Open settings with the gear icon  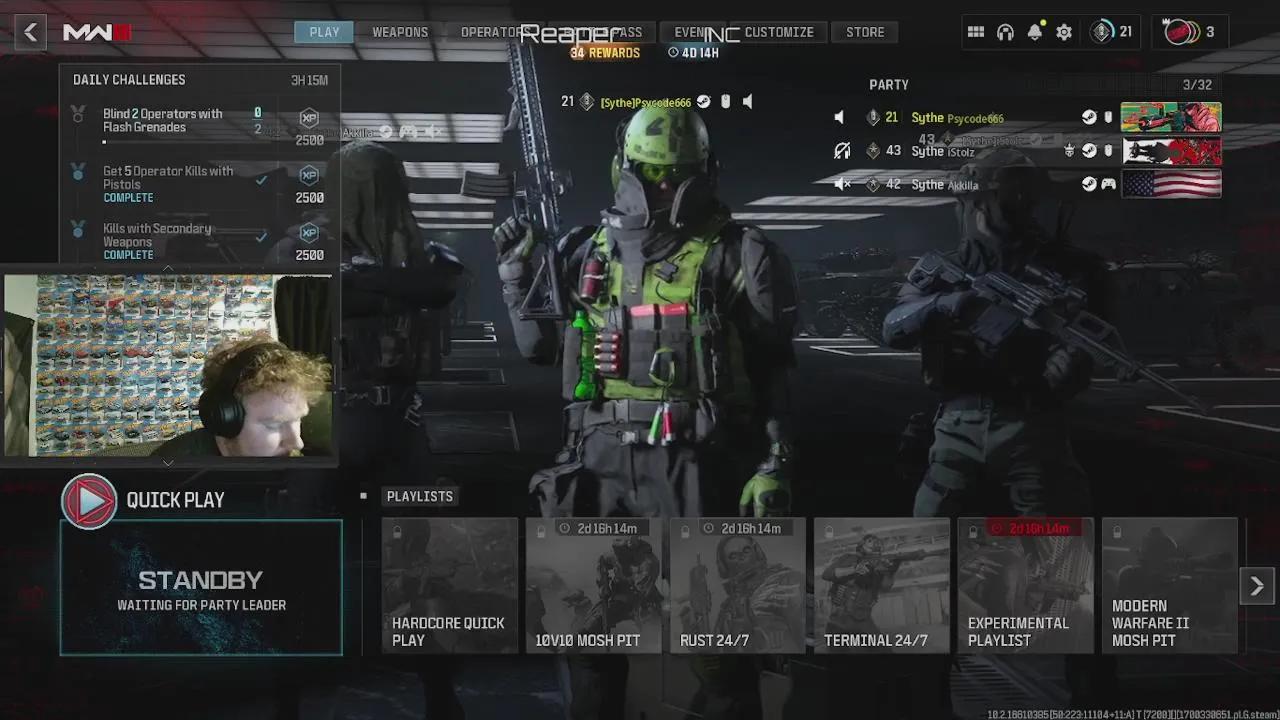(x=1064, y=32)
